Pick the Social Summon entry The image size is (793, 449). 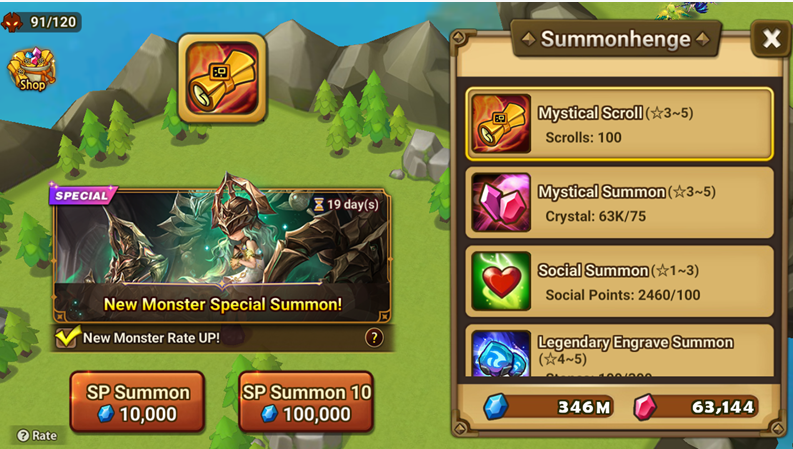click(619, 281)
